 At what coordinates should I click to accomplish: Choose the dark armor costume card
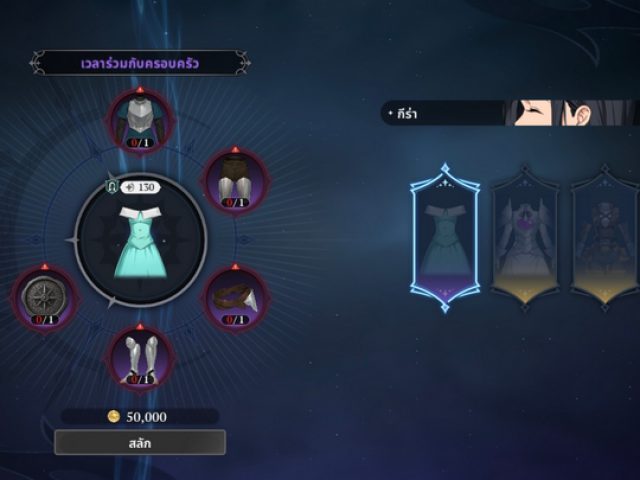pyautogui.click(x=604, y=237)
